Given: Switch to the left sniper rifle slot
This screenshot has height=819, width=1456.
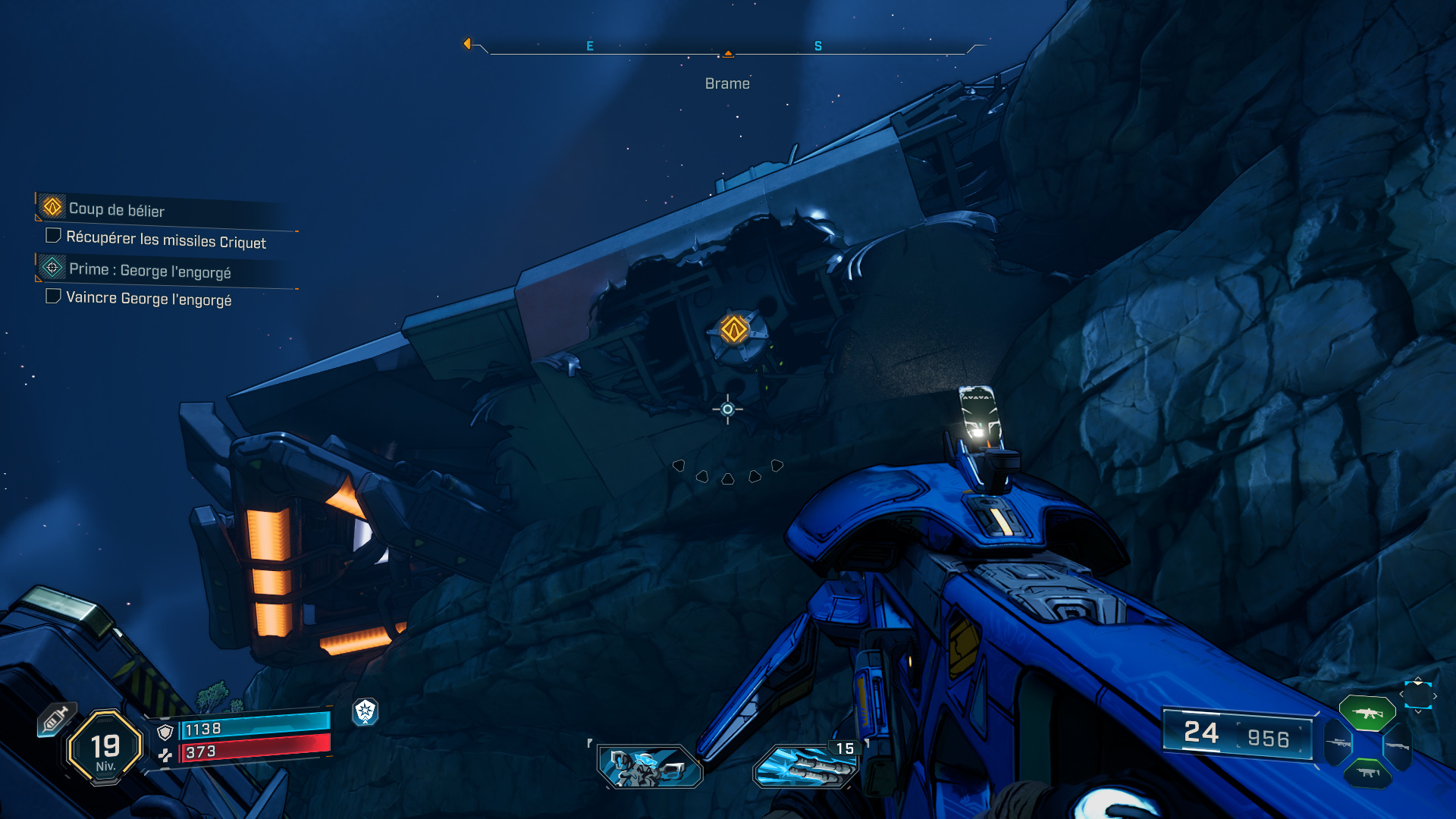Looking at the screenshot, I should 1338,743.
